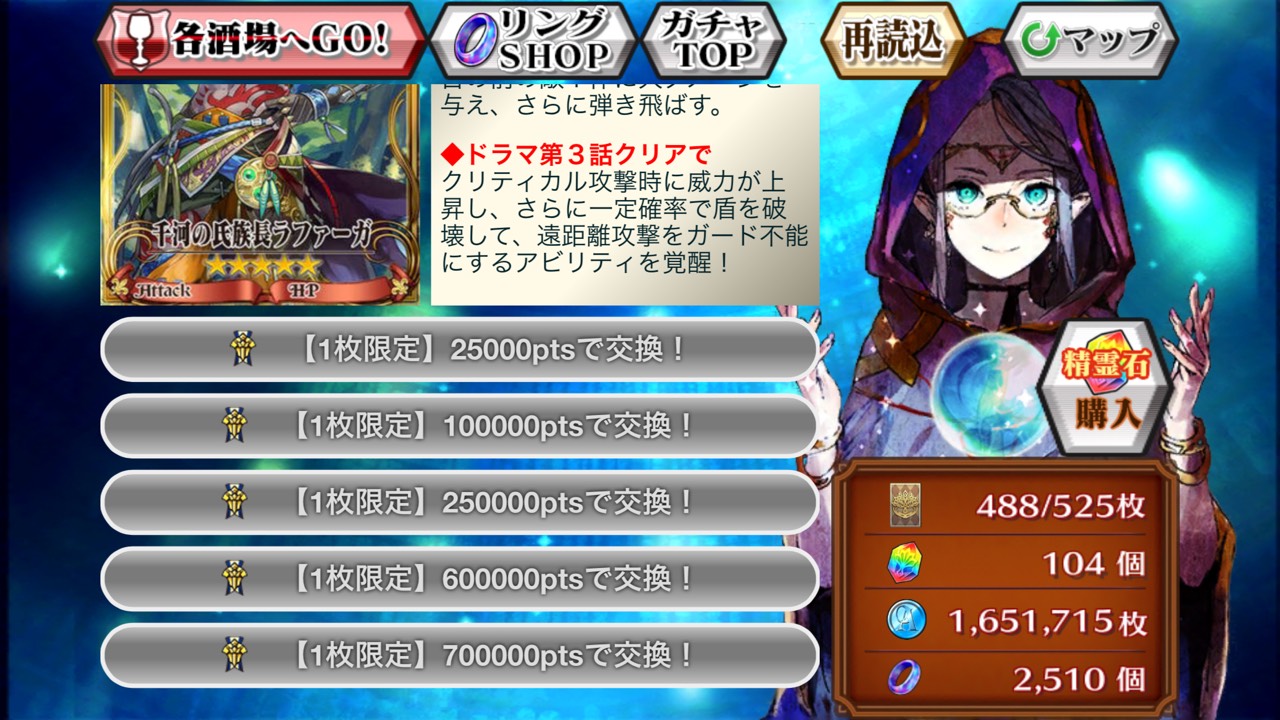Click the ring currency icon beside 2,510個
The height and width of the screenshot is (720, 1280).
[903, 678]
